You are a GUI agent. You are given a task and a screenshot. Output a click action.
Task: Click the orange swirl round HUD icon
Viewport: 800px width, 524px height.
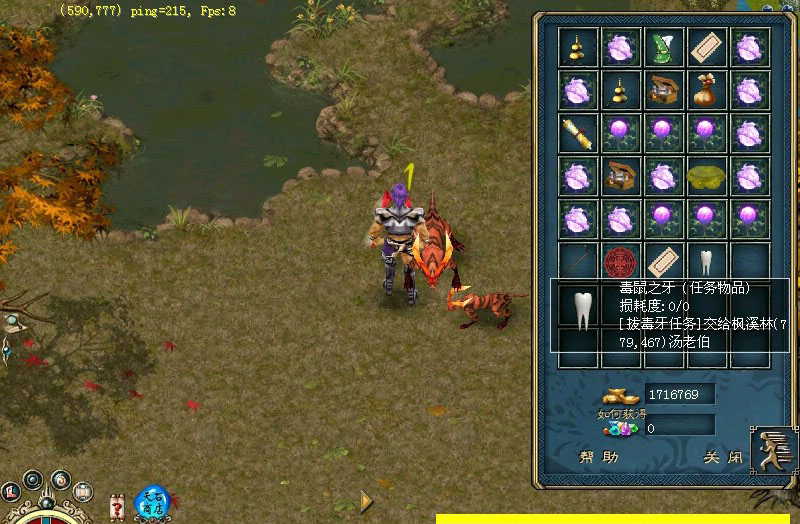[59, 479]
